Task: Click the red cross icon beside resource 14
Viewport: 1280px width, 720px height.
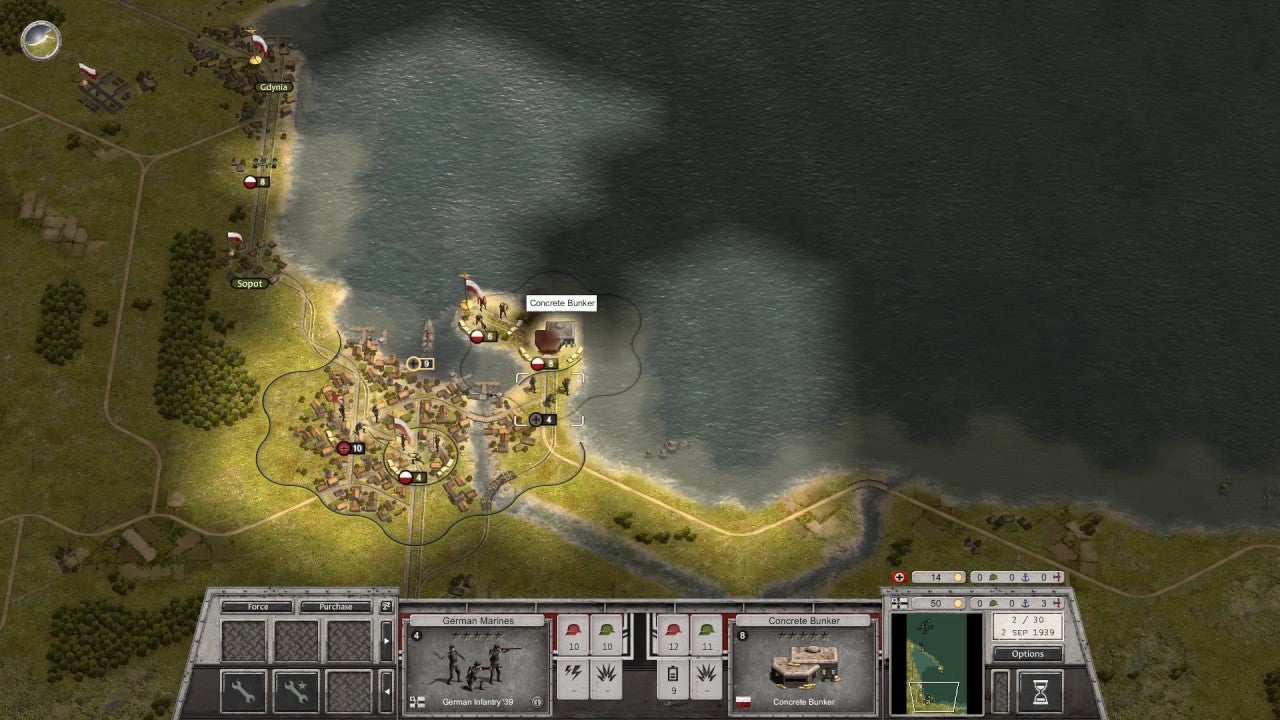Action: 899,577
